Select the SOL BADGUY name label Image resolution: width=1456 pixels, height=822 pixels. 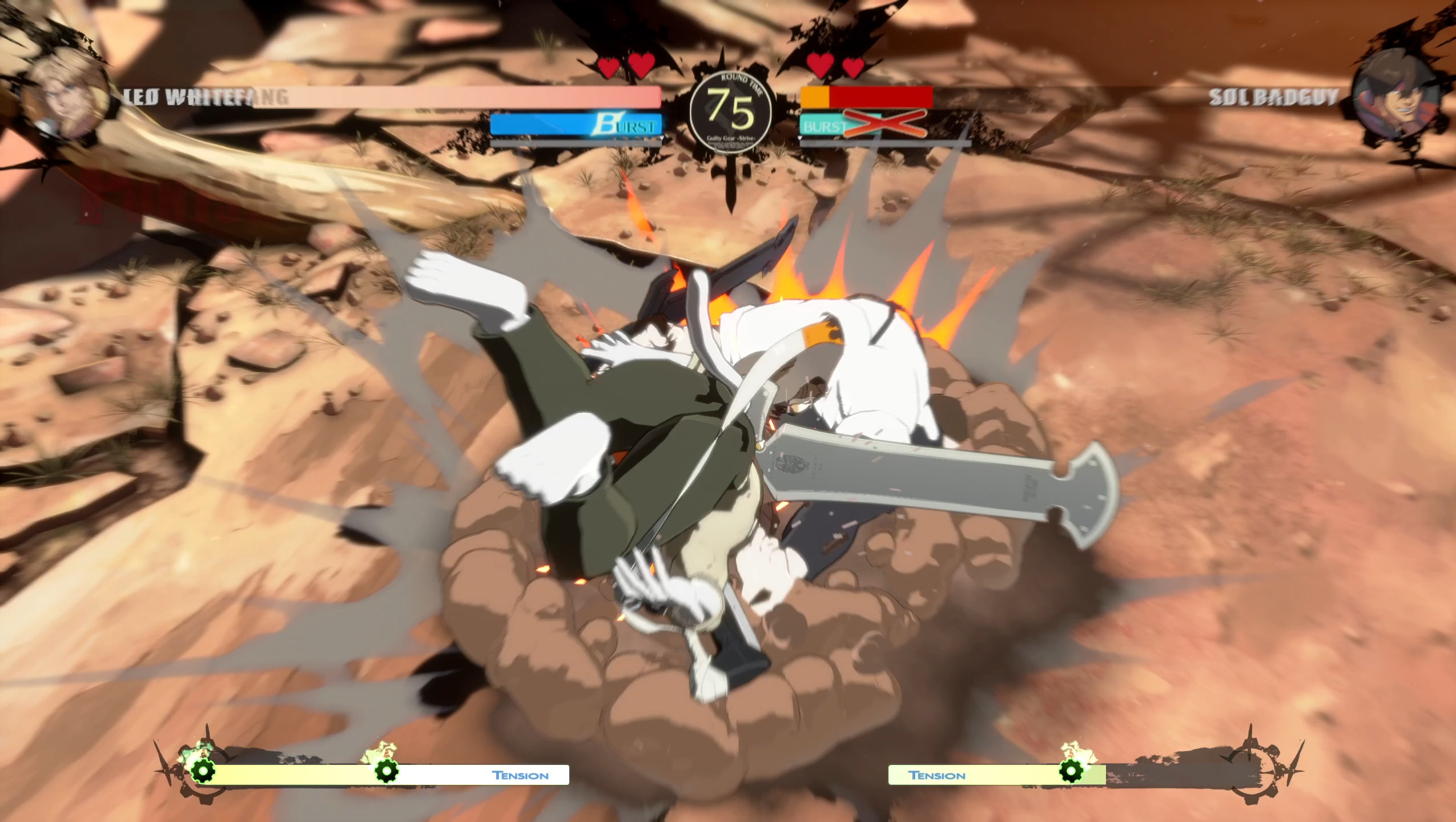pyautogui.click(x=1273, y=97)
